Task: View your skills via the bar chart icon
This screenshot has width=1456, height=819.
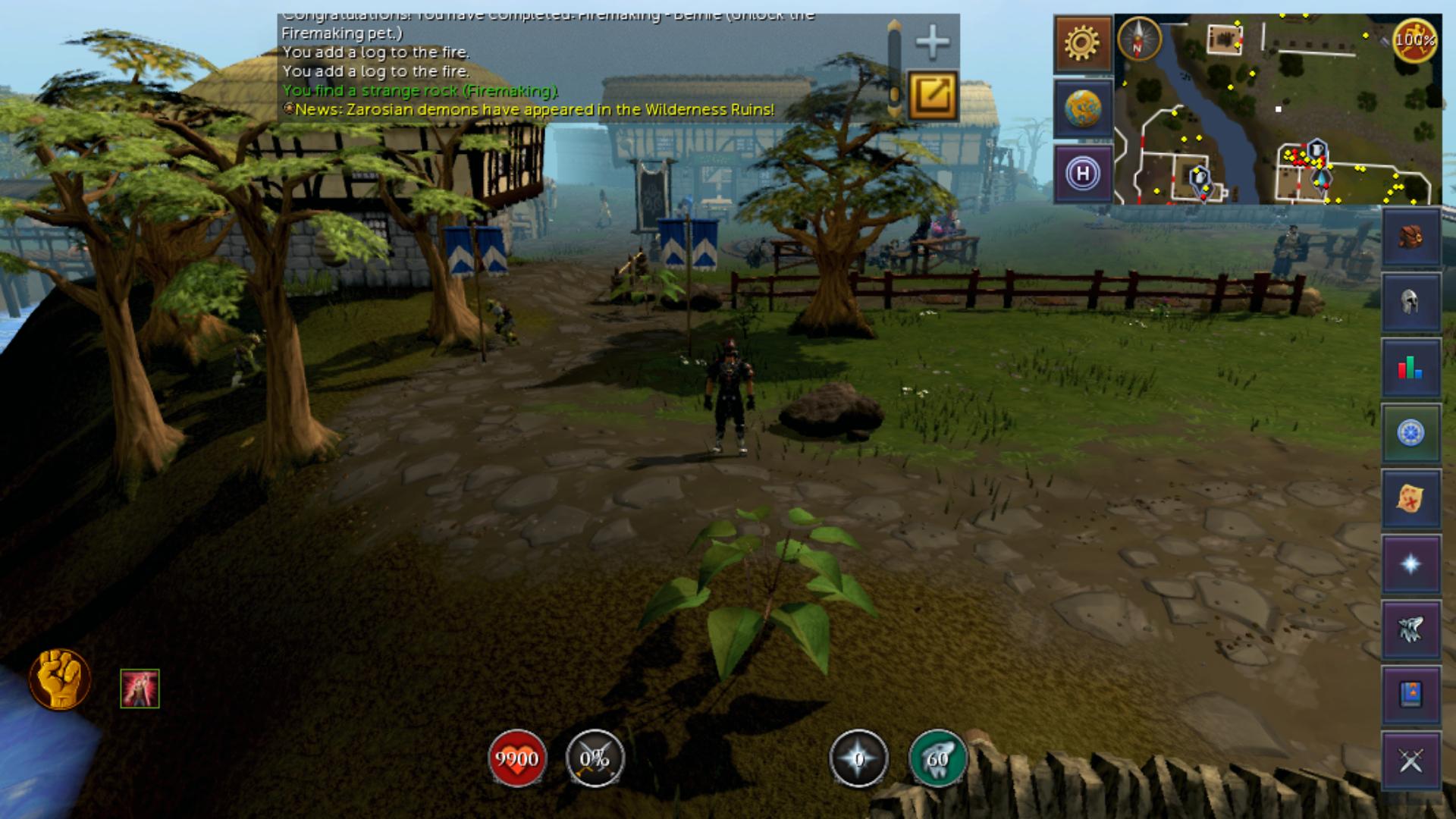Action: (x=1411, y=368)
